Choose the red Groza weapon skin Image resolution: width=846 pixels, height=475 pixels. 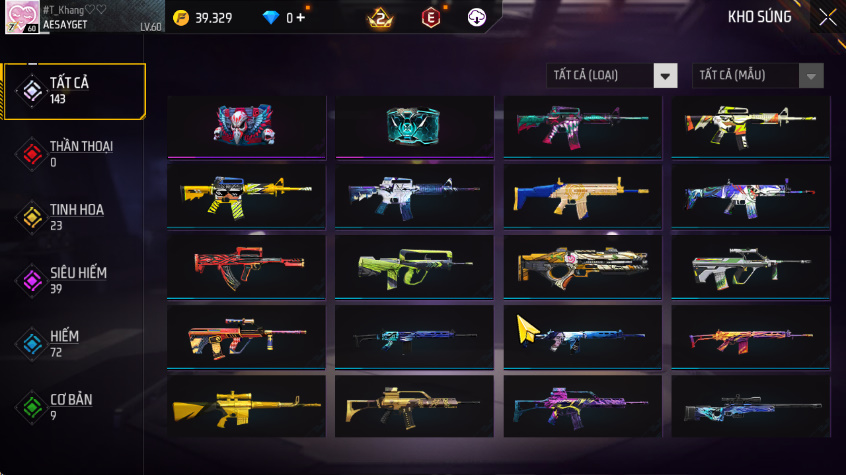(x=247, y=264)
